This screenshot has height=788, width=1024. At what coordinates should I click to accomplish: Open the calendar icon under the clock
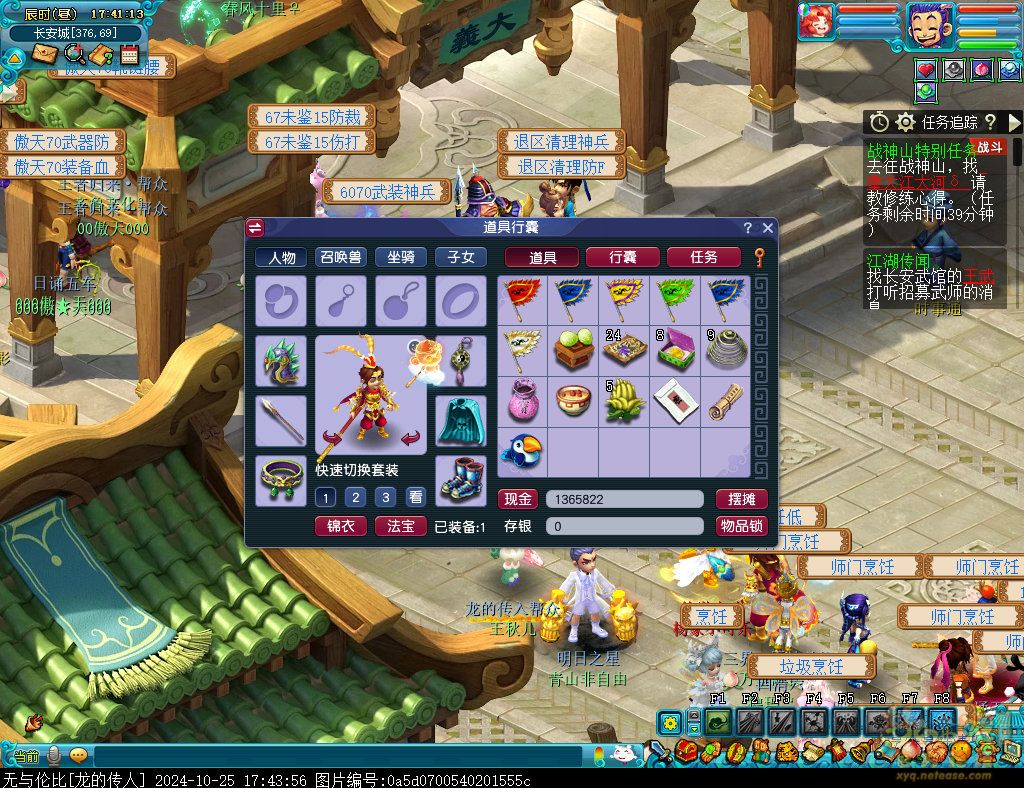tap(129, 54)
